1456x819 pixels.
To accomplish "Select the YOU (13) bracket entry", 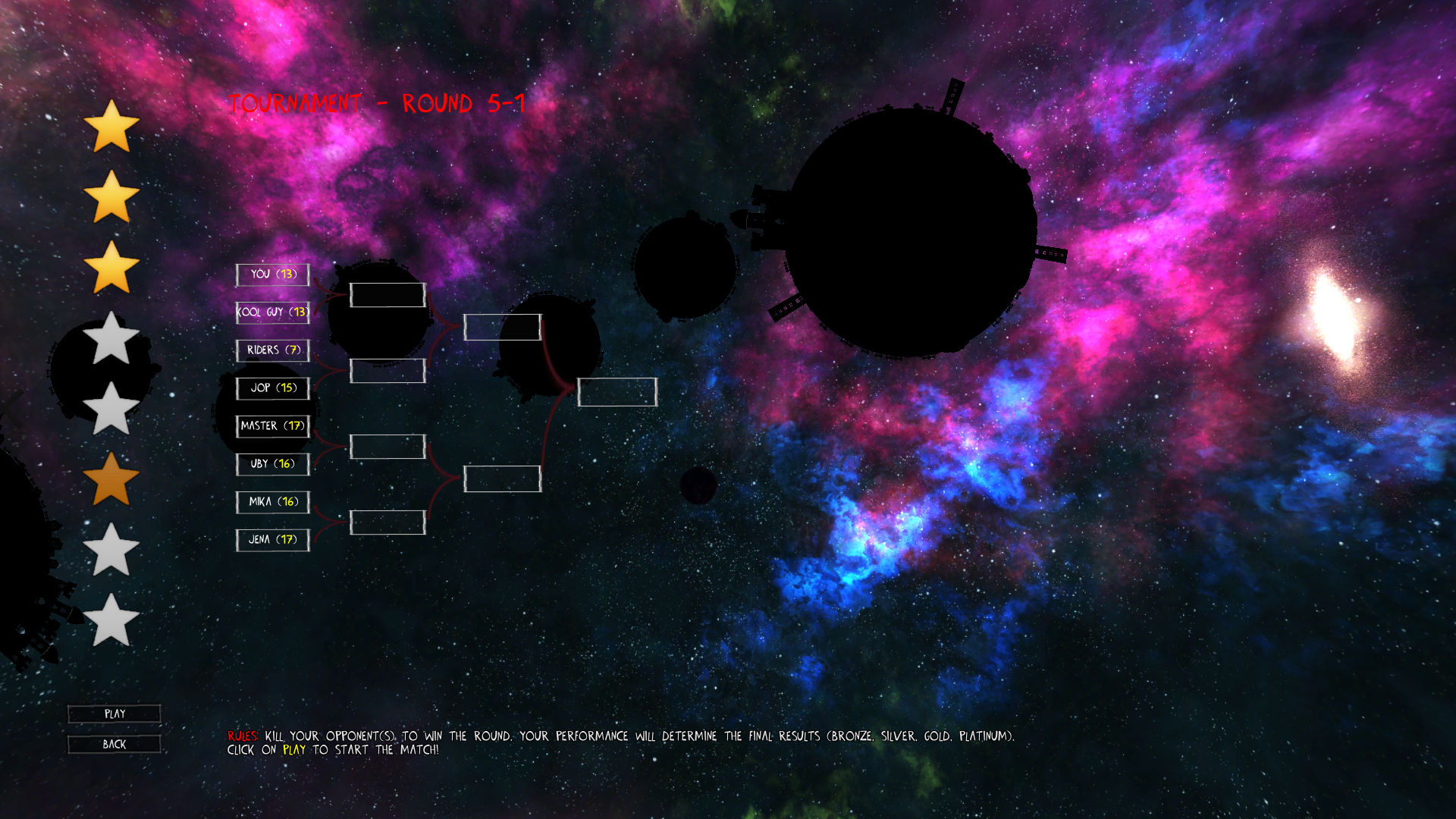I will [274, 275].
